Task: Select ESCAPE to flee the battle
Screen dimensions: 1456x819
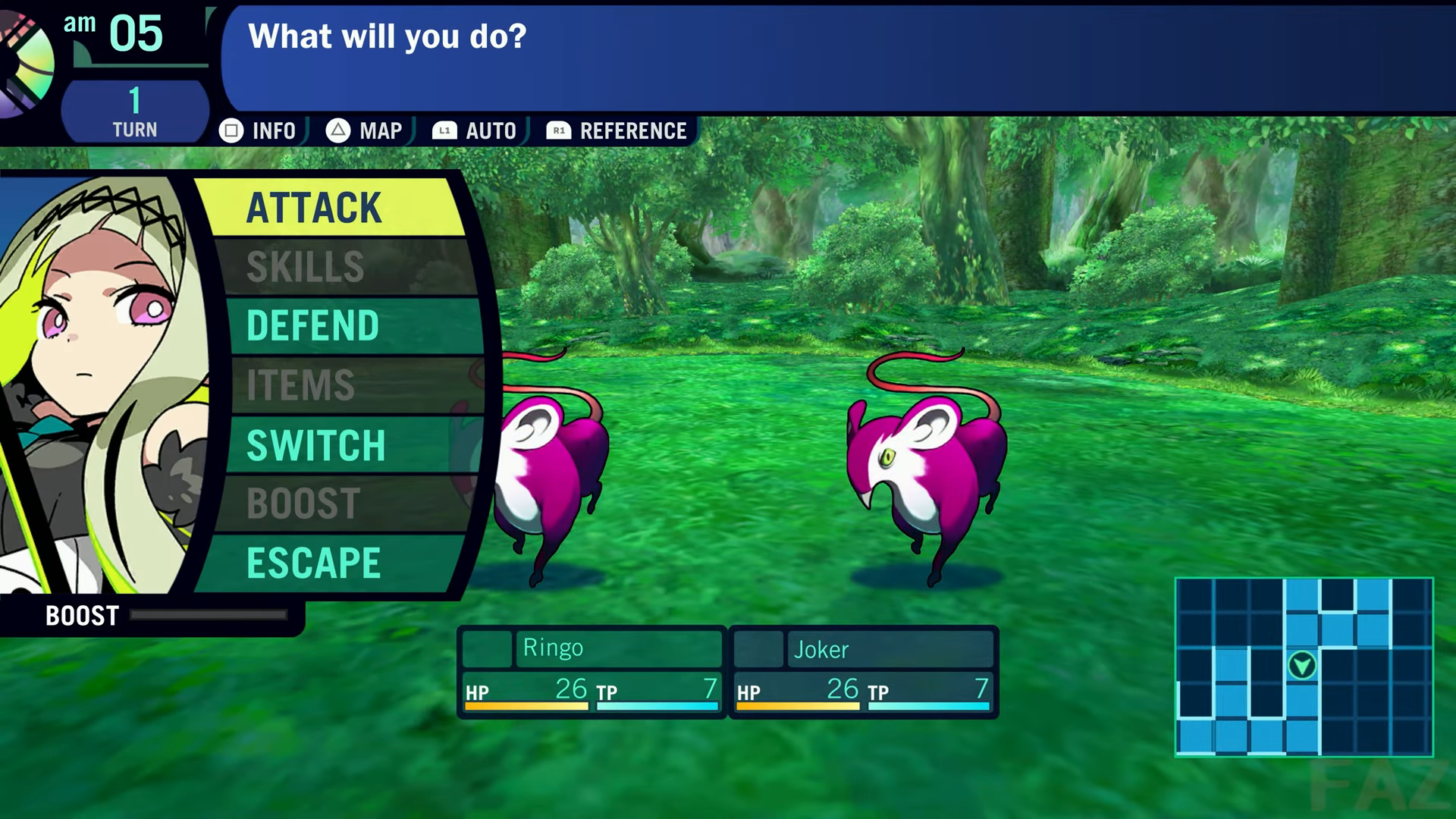Action: click(315, 562)
